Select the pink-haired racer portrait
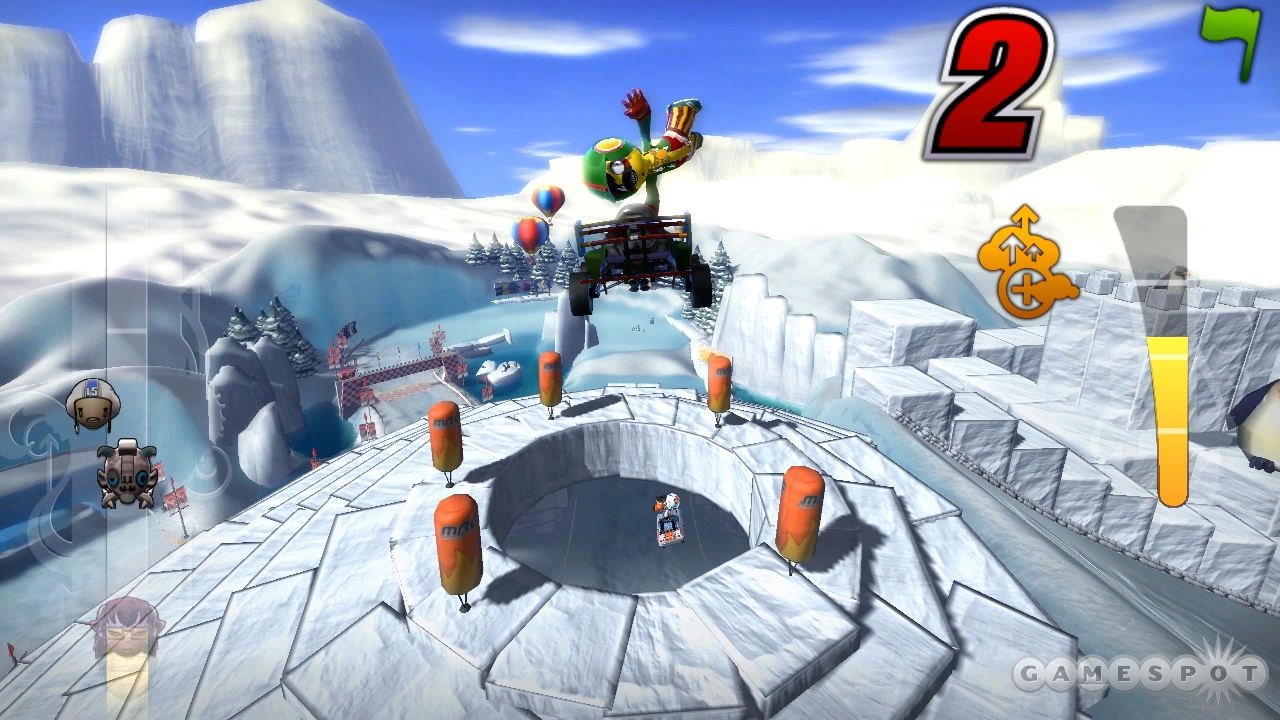Image resolution: width=1280 pixels, height=720 pixels. [x=125, y=630]
